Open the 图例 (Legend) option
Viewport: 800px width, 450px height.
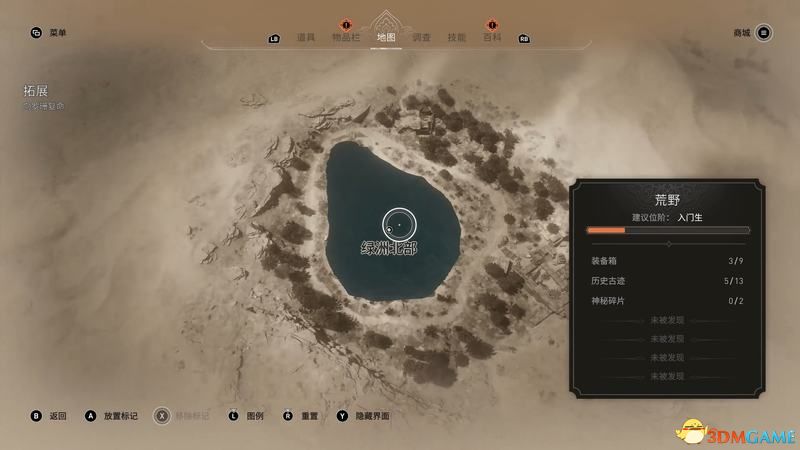pos(254,415)
